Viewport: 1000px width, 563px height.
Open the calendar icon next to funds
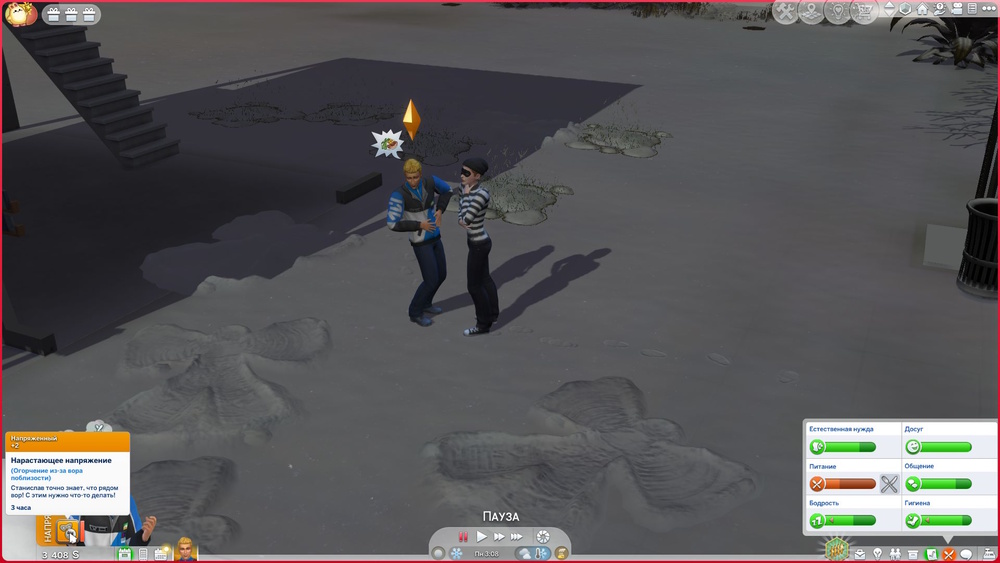tap(124, 553)
